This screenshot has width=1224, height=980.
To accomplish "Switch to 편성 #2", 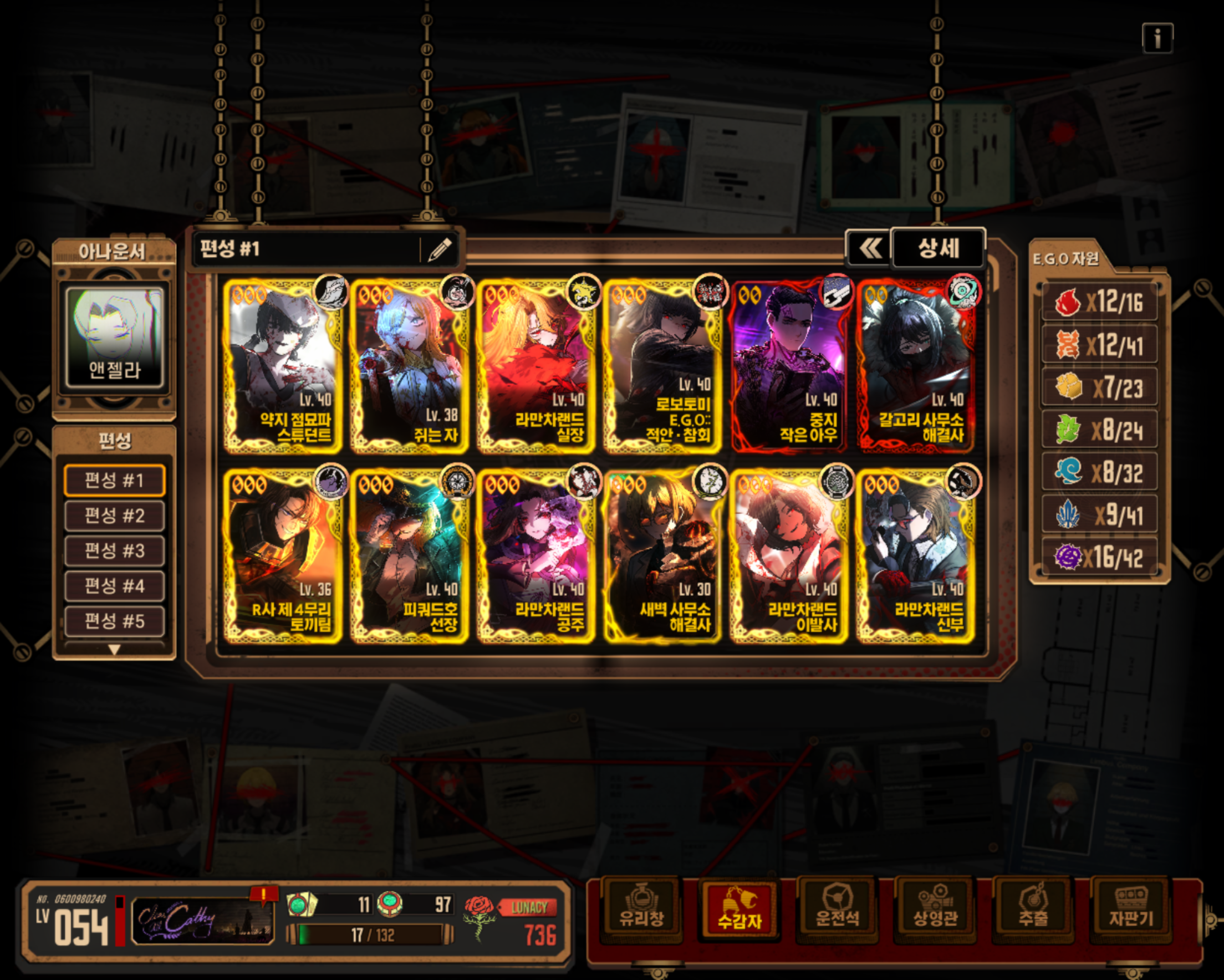I will [115, 515].
